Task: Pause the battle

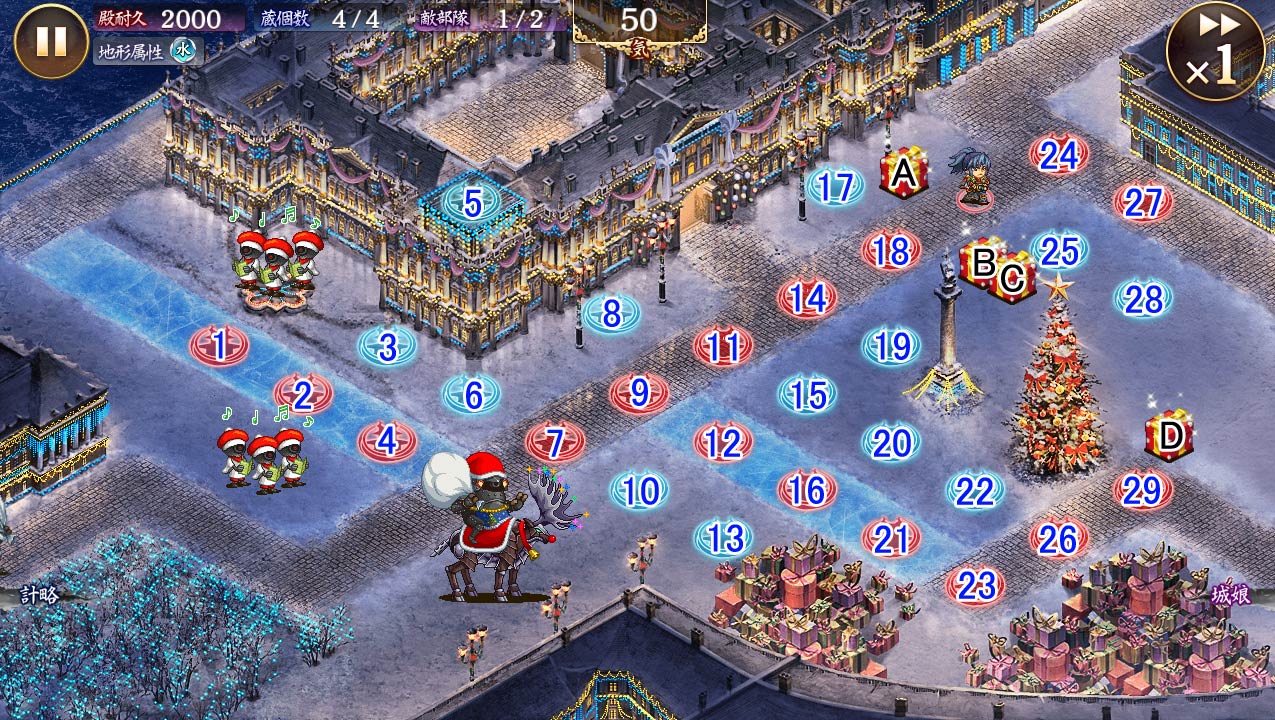Action: pos(51,42)
